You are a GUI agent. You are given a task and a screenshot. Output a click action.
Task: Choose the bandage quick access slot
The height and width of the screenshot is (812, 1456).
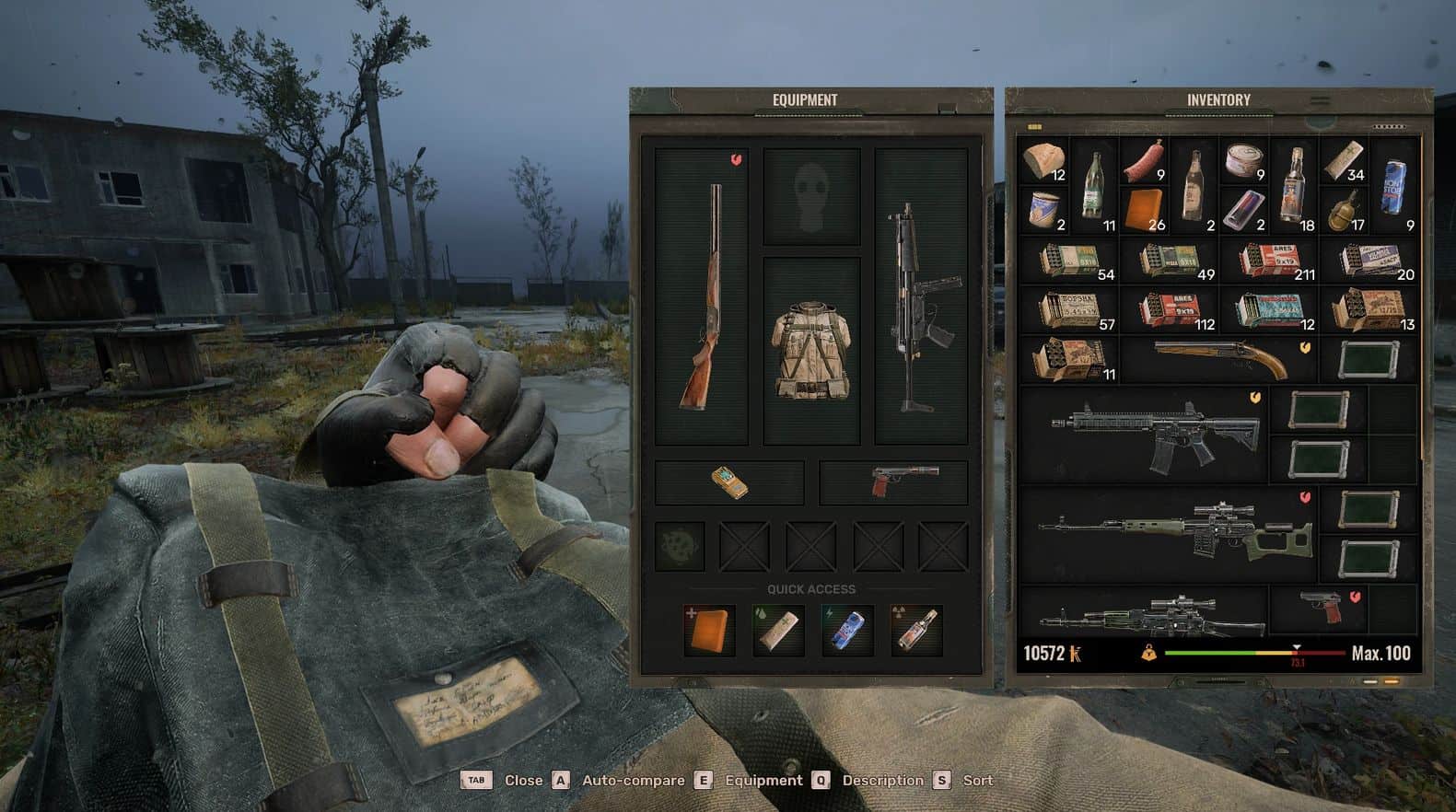pyautogui.click(x=778, y=629)
